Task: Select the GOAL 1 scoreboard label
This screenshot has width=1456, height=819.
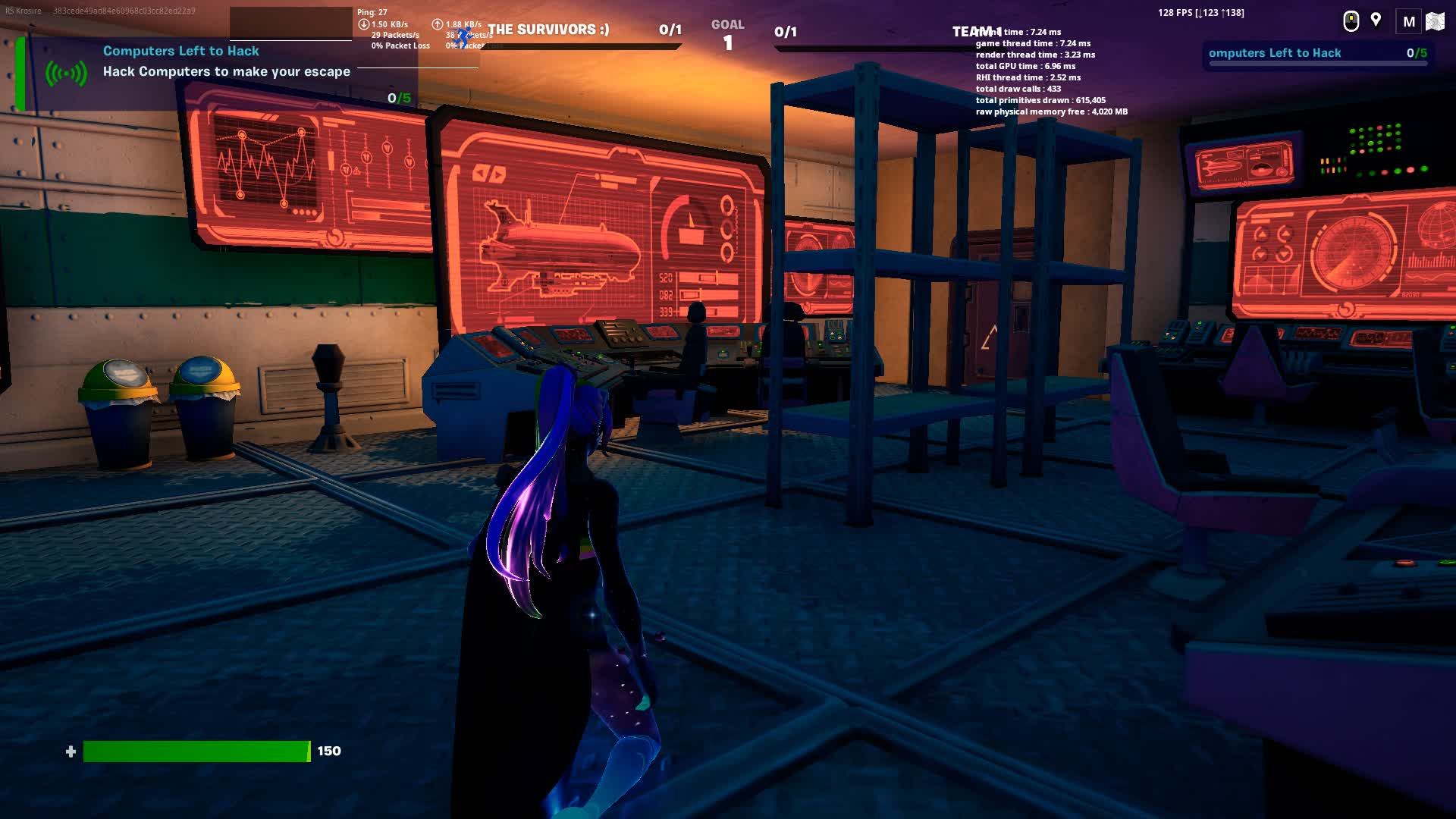Action: pyautogui.click(x=726, y=32)
